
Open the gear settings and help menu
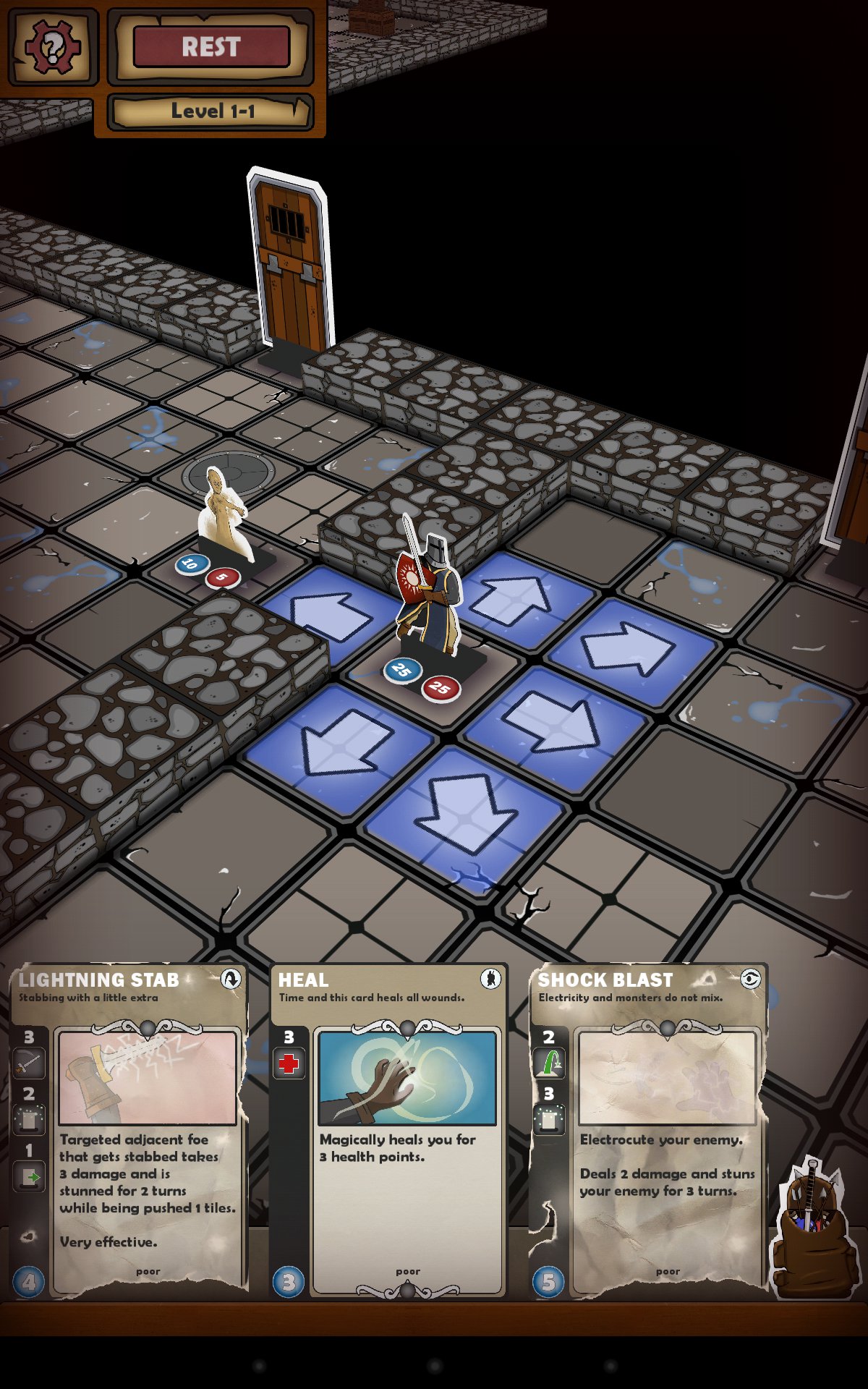[x=51, y=48]
